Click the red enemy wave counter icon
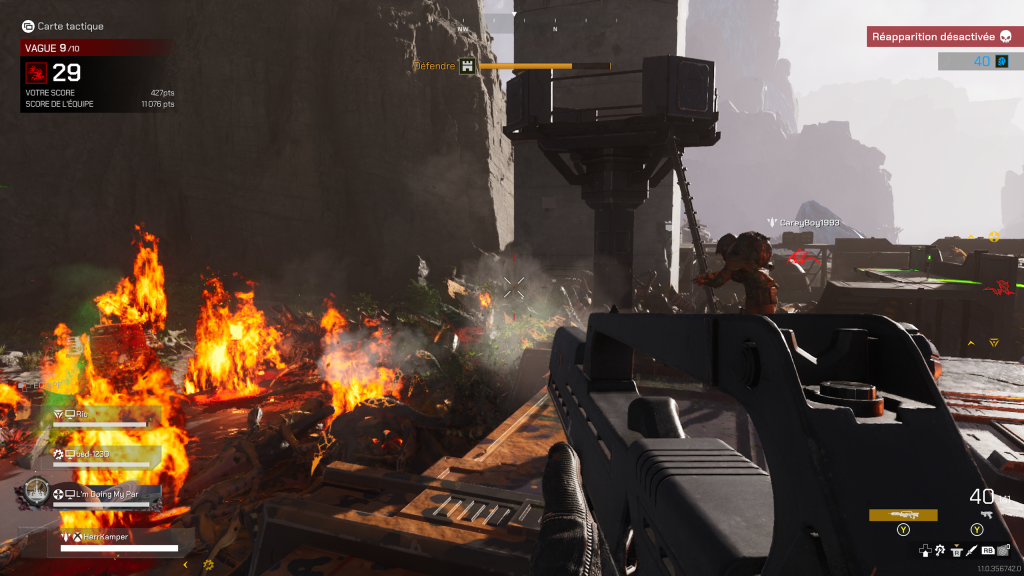Screen dimensions: 1024x576 36,72
